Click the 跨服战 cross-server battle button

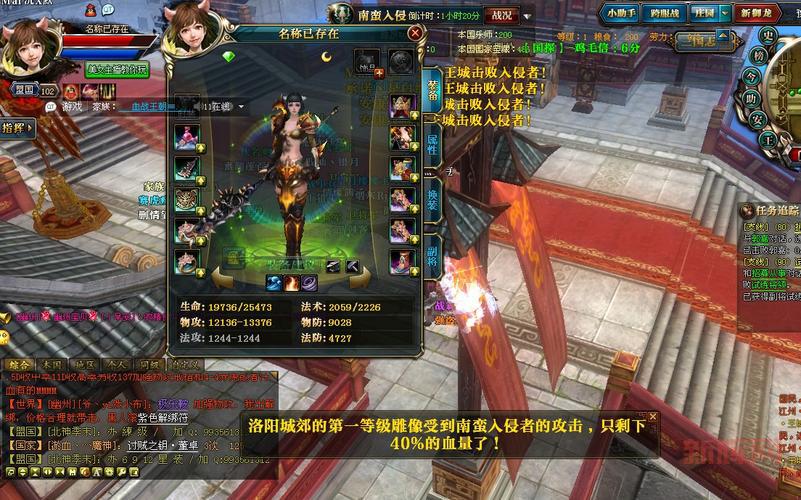[x=665, y=14]
